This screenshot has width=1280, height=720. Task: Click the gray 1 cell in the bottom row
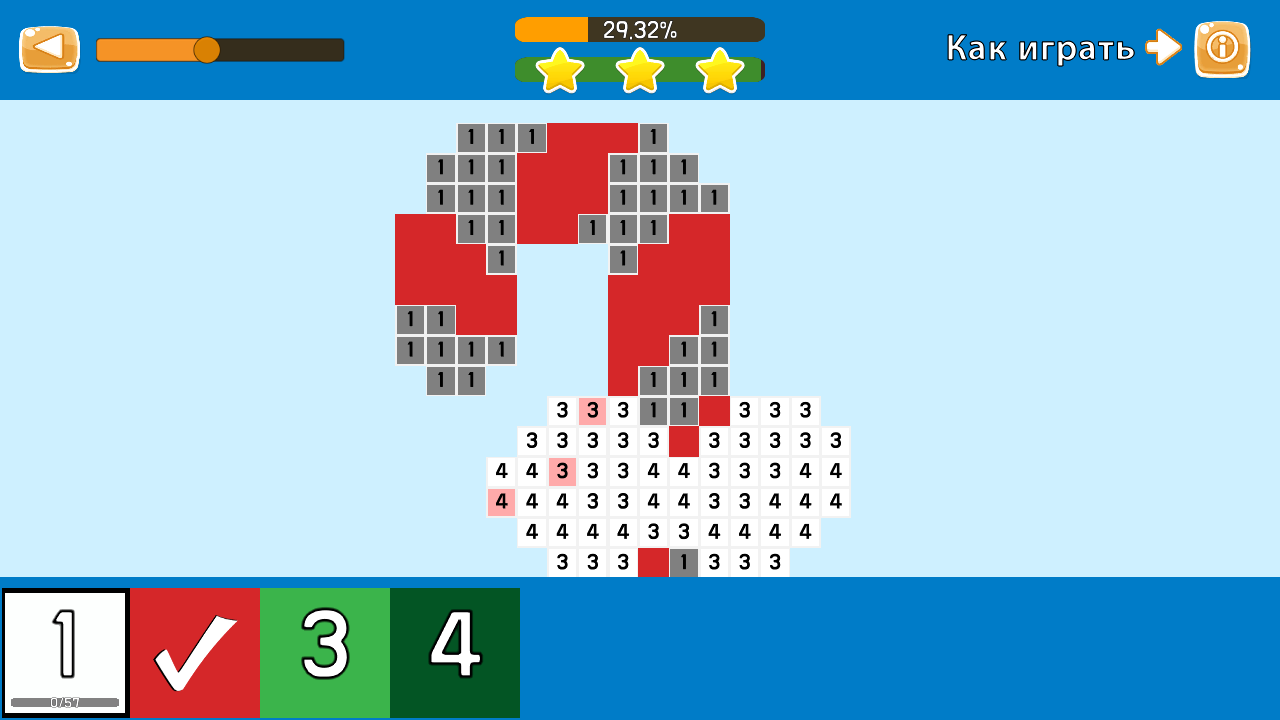683,562
